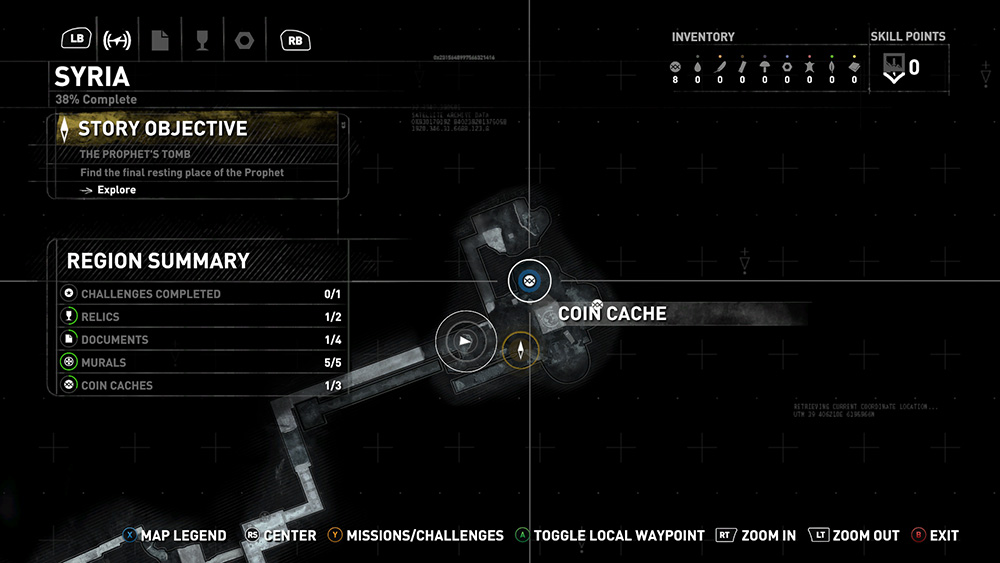Open the documents tab
The width and height of the screenshot is (1000, 563).
(160, 40)
